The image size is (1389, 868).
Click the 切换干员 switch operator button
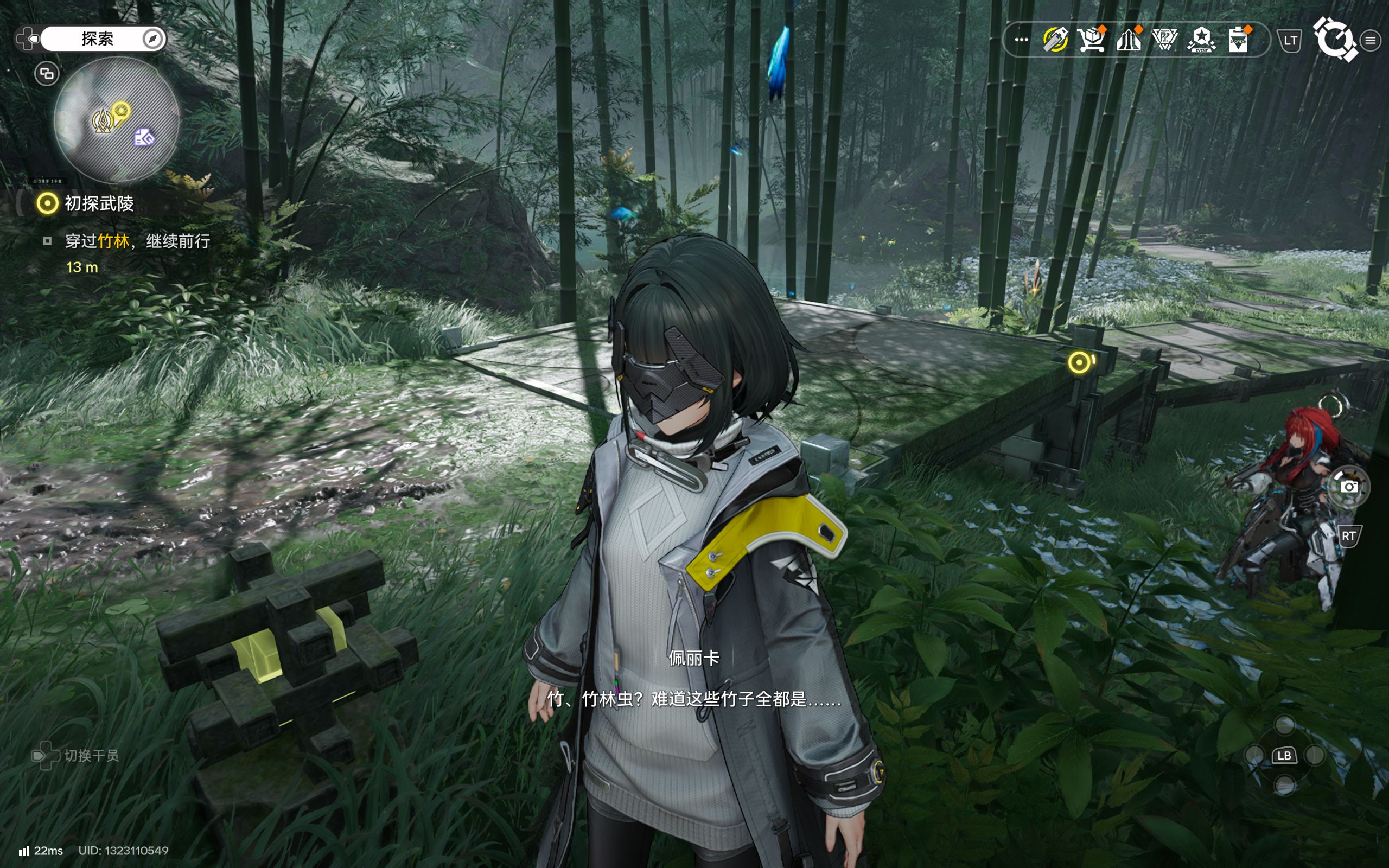click(77, 756)
